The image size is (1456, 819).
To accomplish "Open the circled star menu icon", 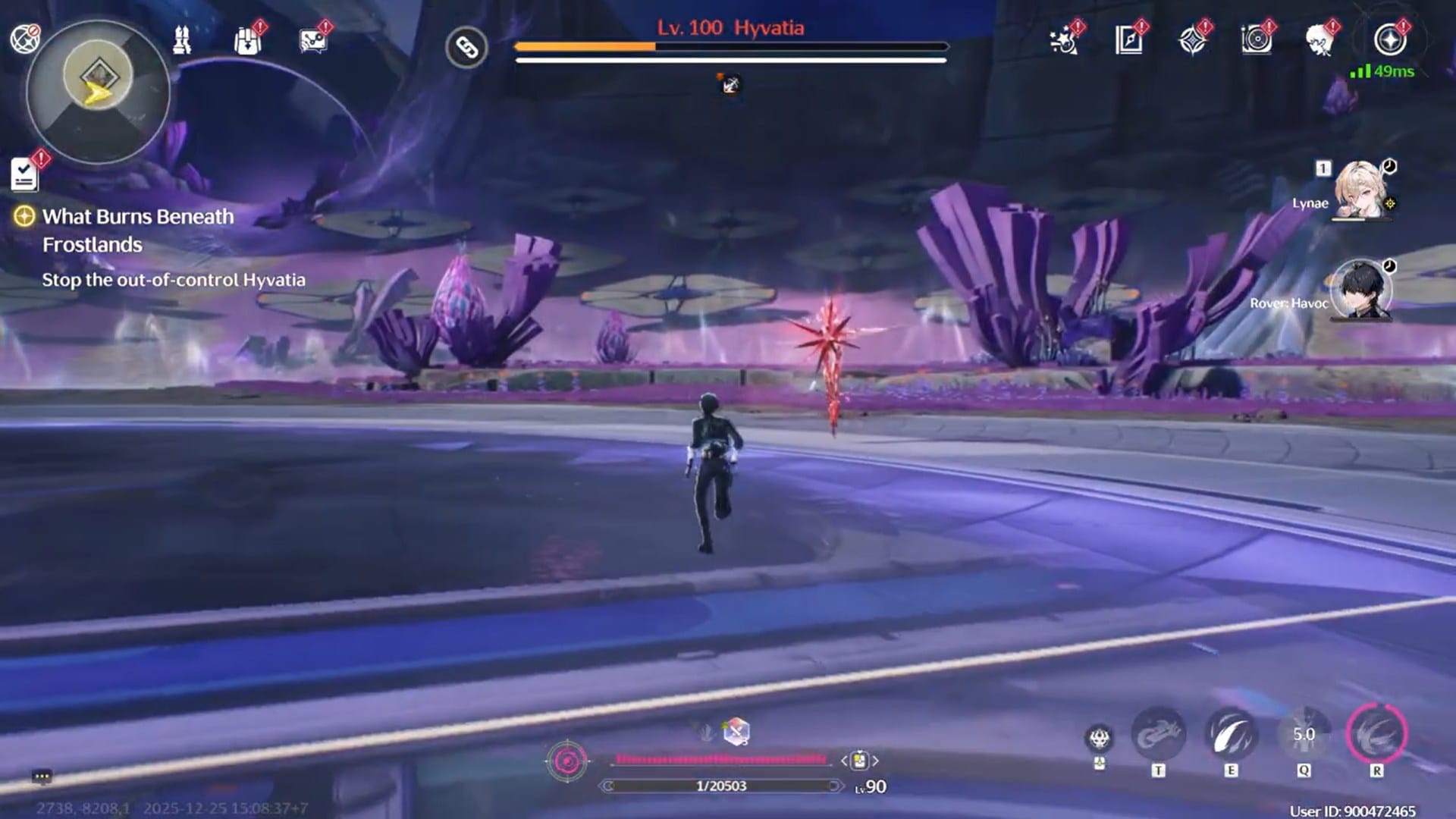I will tap(1390, 40).
